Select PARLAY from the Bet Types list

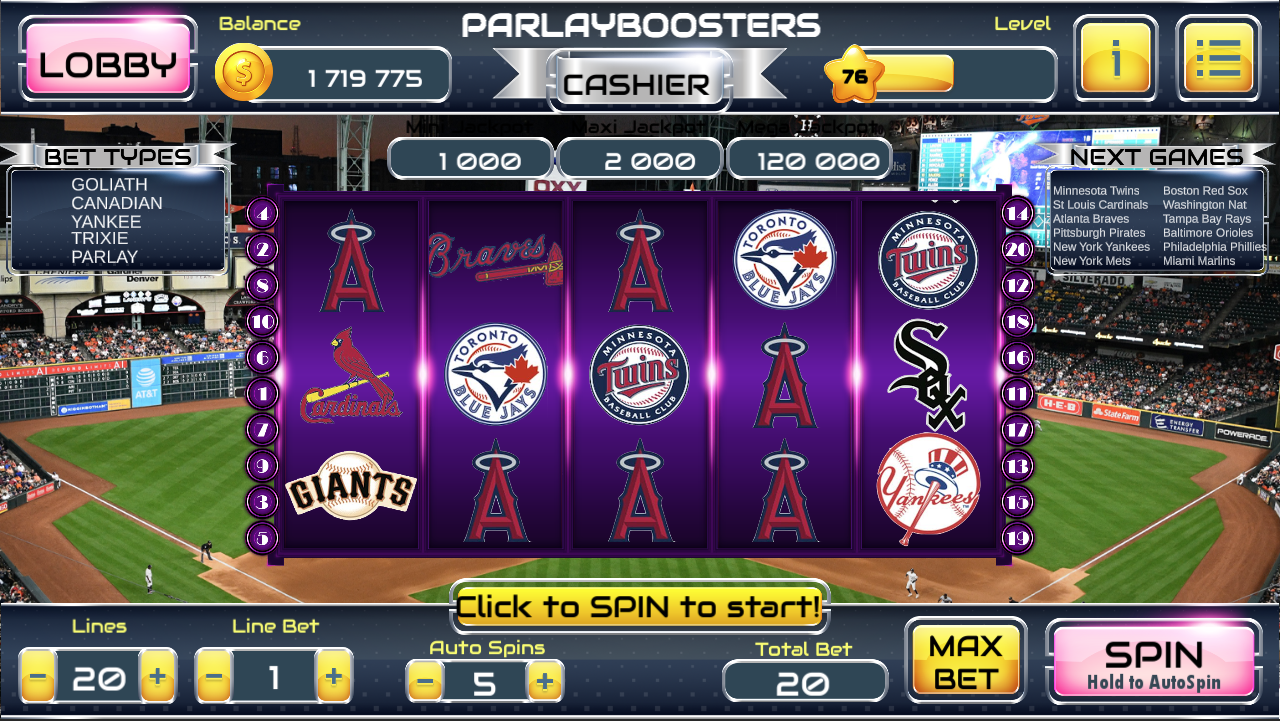click(107, 257)
